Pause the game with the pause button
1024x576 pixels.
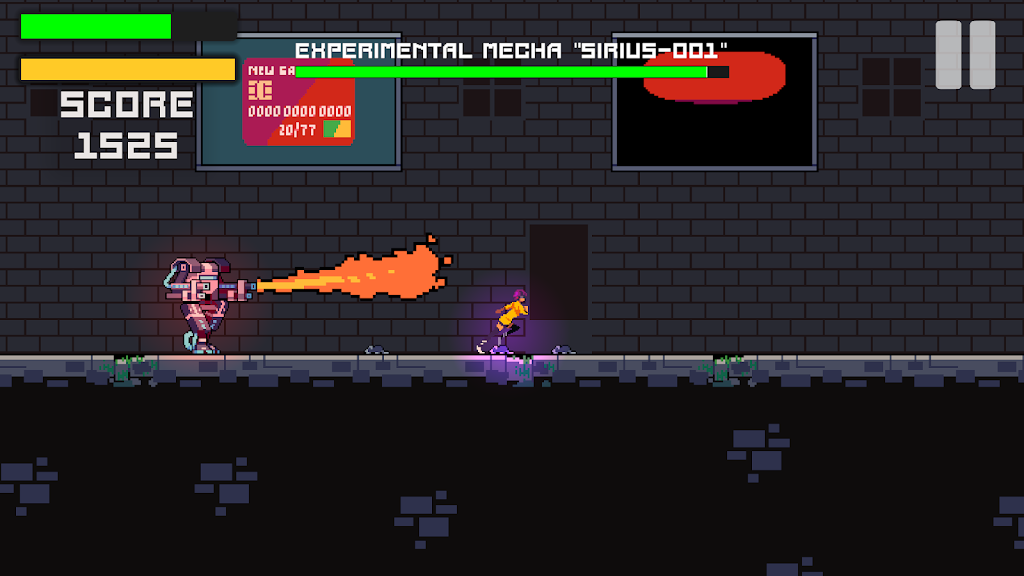965,55
